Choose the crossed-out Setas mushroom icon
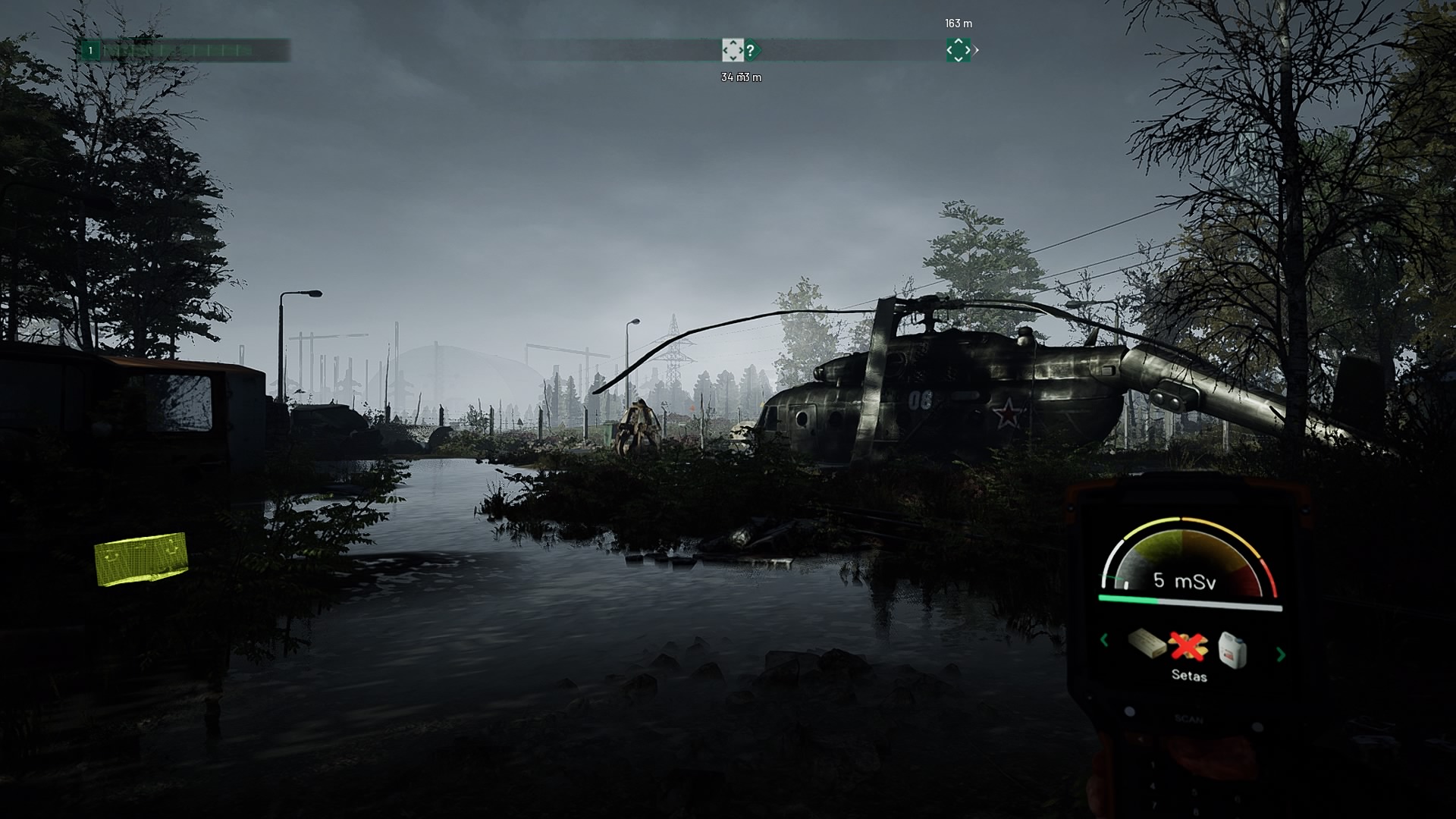1456x819 pixels. [1188, 645]
